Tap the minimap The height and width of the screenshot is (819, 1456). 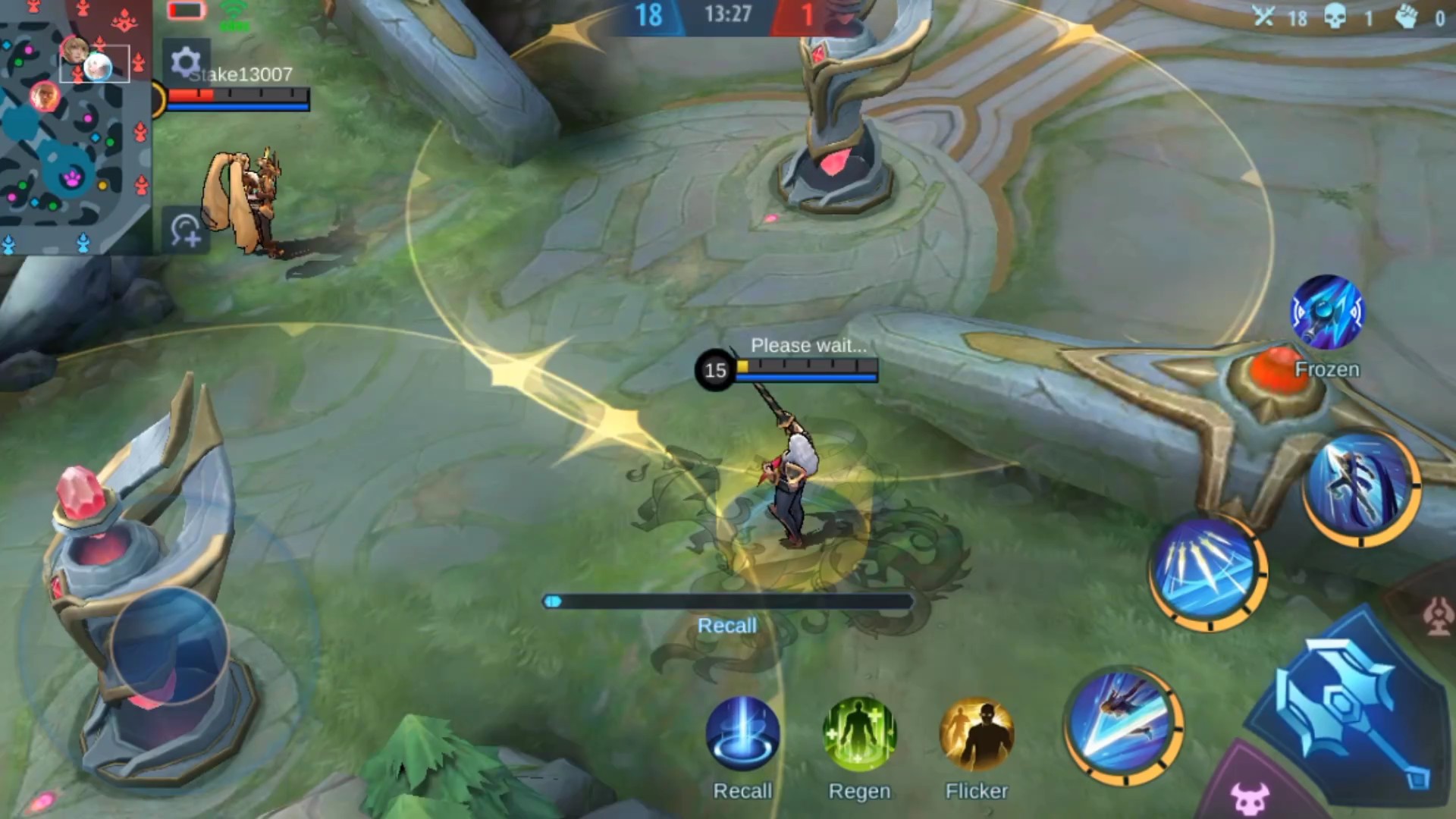click(74, 125)
